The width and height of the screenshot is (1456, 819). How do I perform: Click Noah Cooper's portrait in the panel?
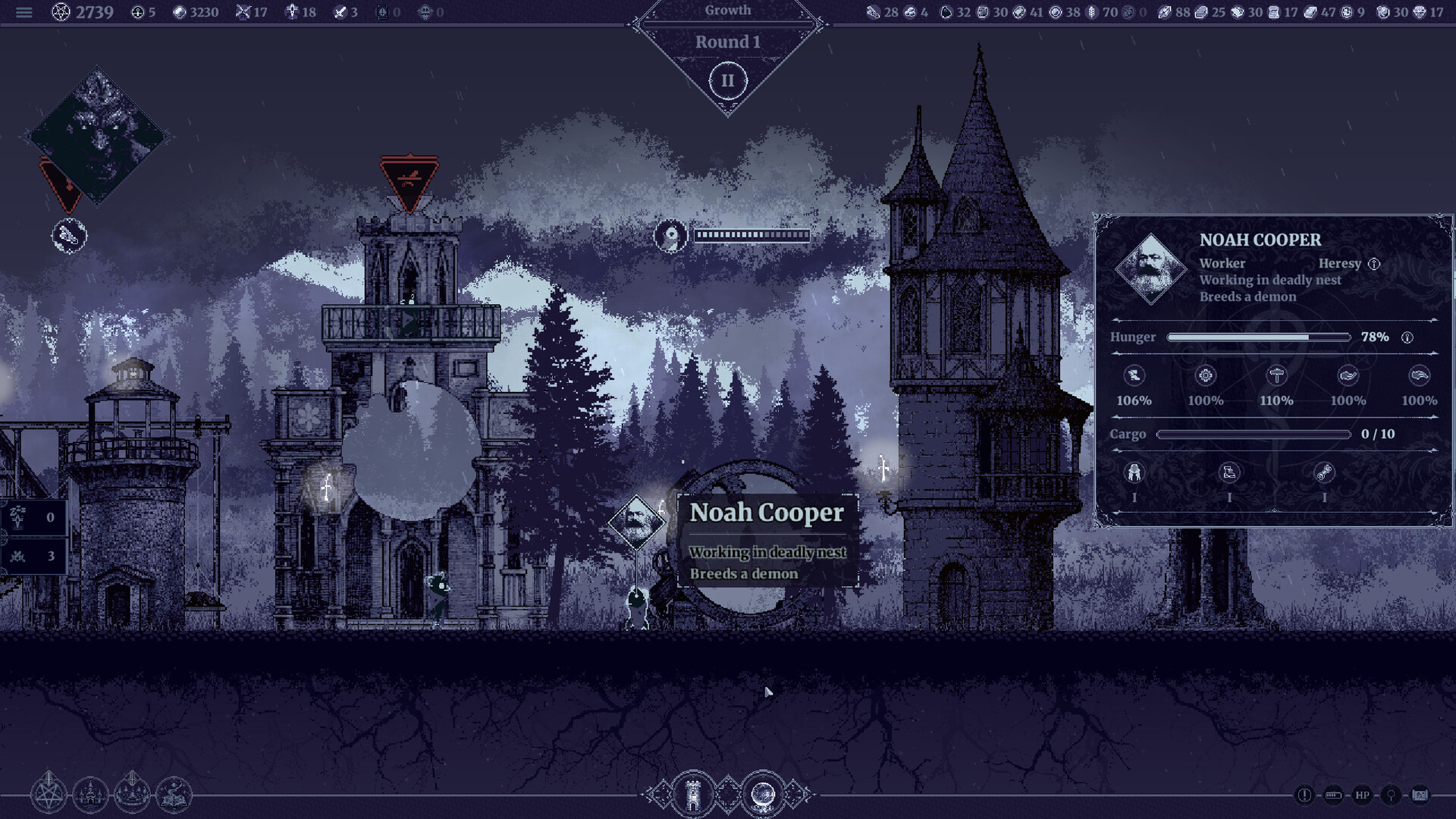[1150, 269]
